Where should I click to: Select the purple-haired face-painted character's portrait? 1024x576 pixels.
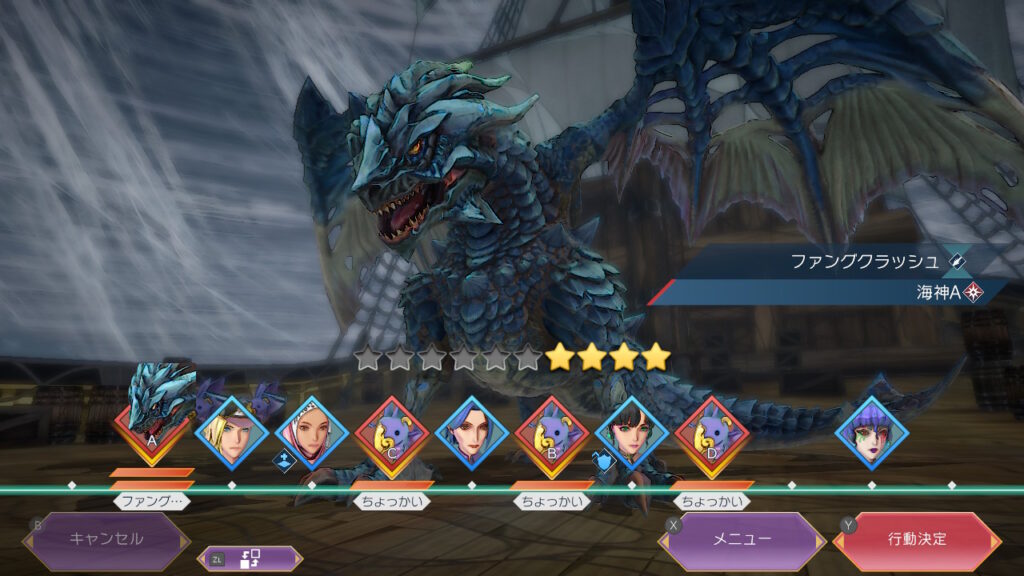click(x=871, y=432)
